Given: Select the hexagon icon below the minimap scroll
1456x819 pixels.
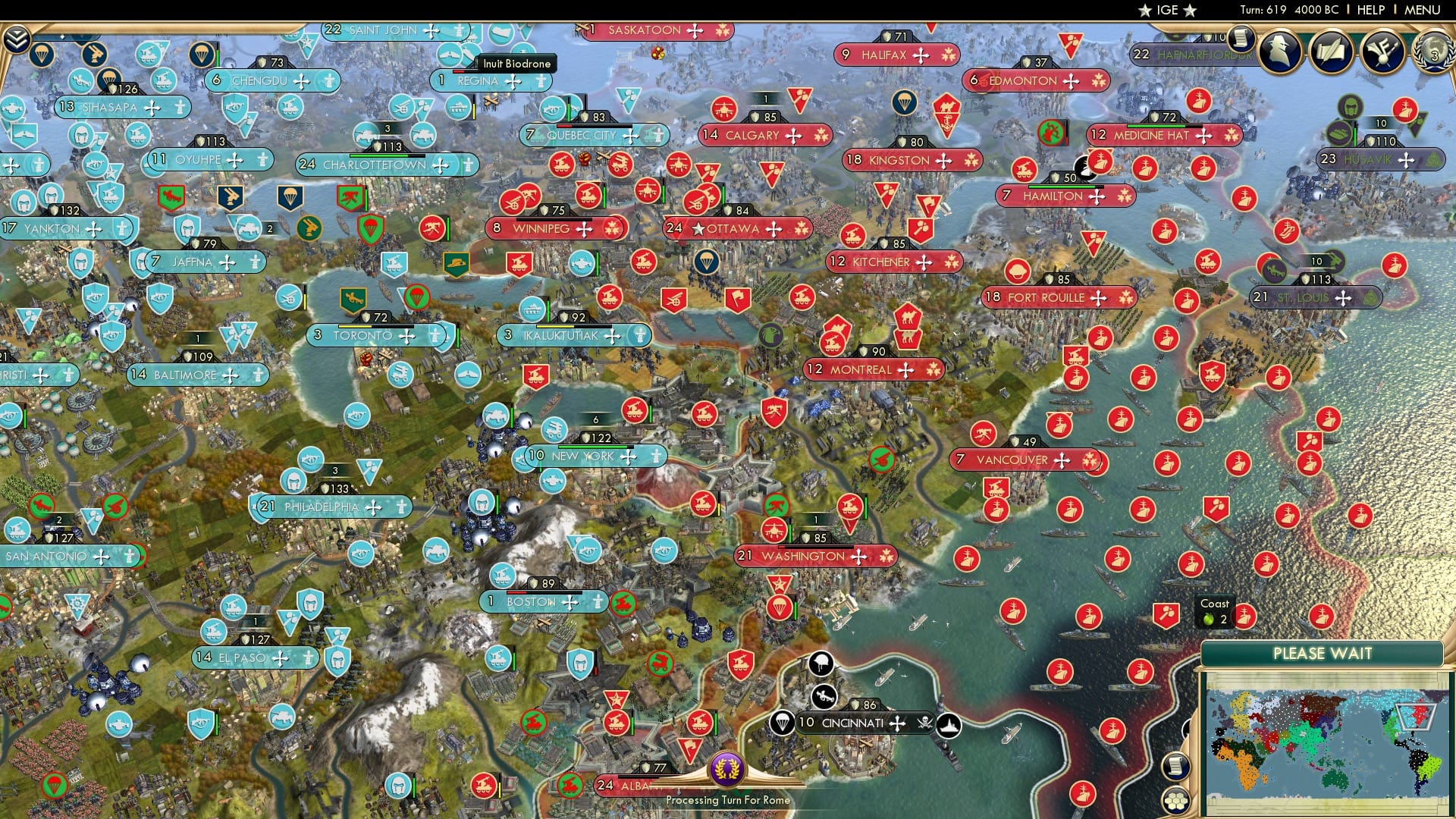Looking at the screenshot, I should (1175, 801).
